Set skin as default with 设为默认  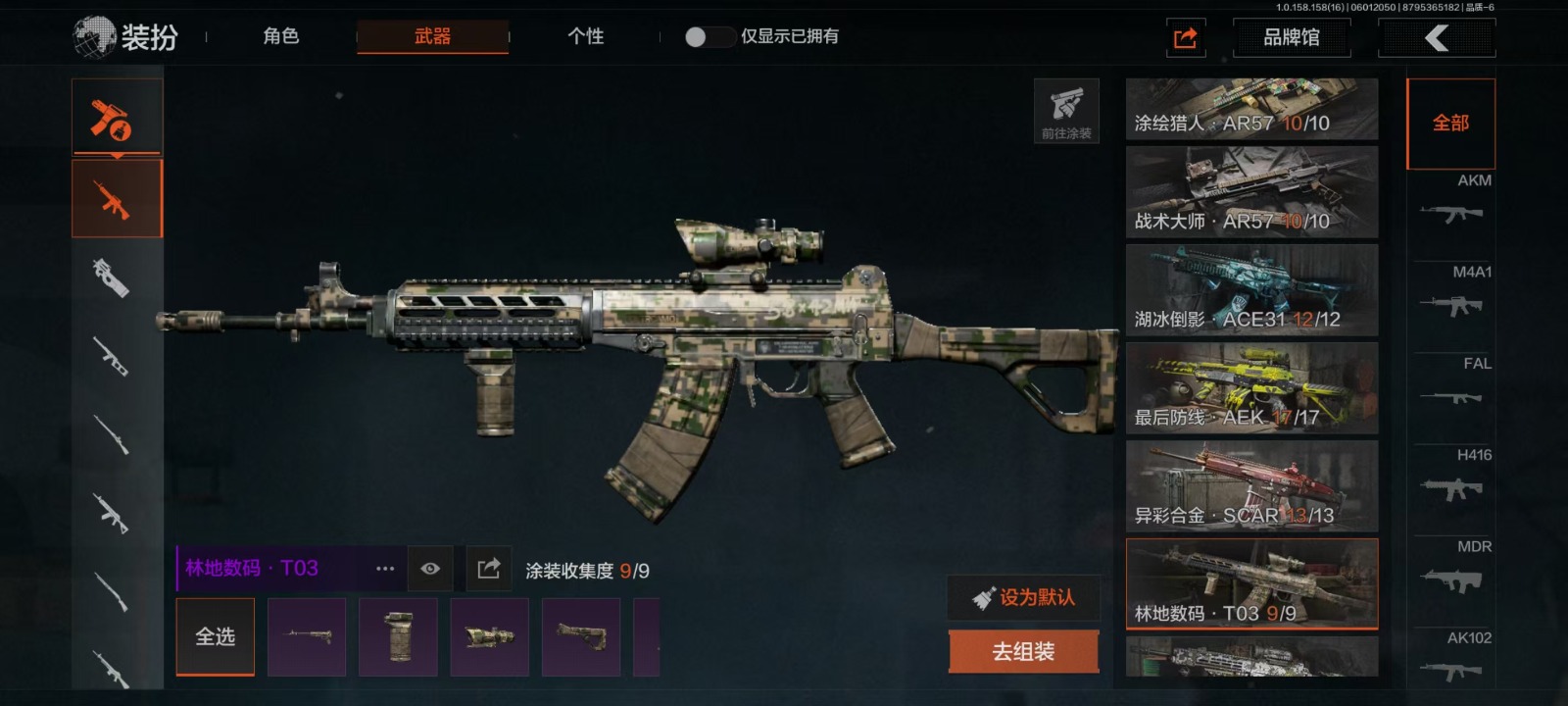tap(1023, 597)
